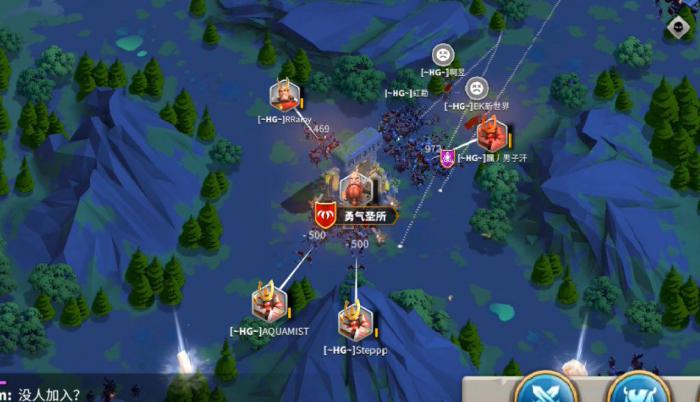
Task: Select the AQUAMIST commander portrait
Action: [269, 302]
